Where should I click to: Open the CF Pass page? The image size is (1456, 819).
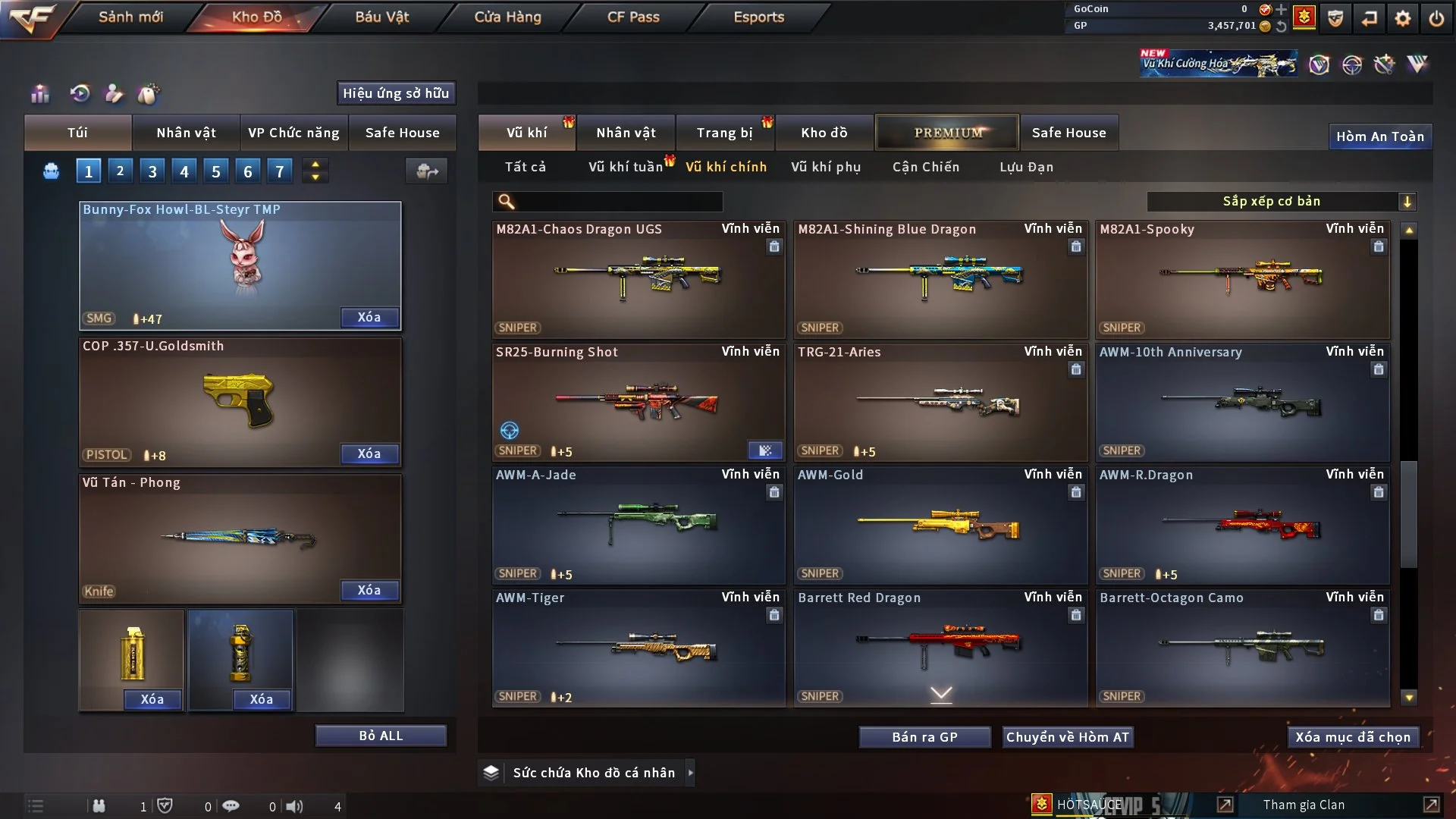coord(633,17)
